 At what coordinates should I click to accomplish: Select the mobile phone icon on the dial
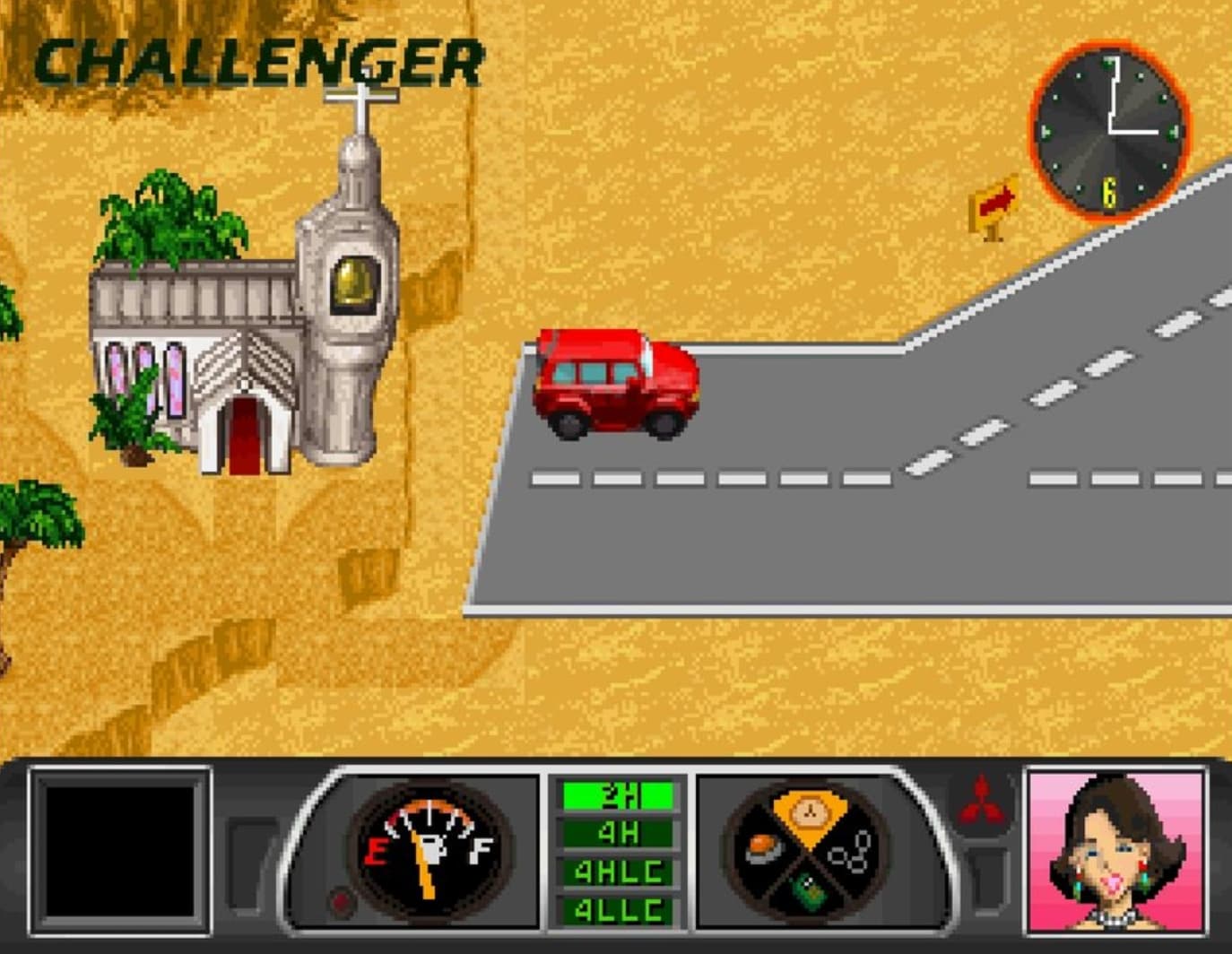click(x=810, y=892)
